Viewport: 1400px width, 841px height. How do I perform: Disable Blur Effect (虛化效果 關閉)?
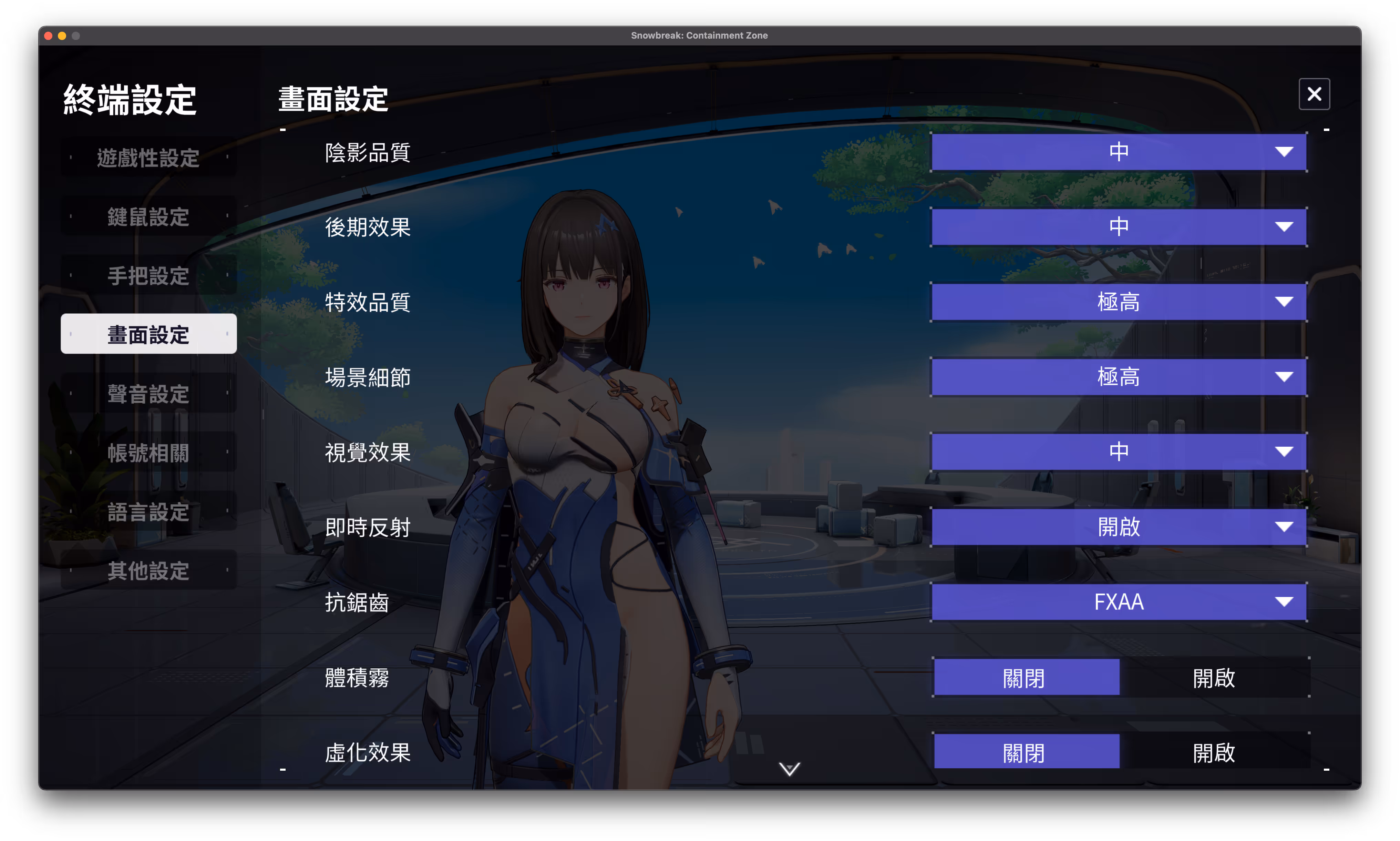coord(1026,751)
